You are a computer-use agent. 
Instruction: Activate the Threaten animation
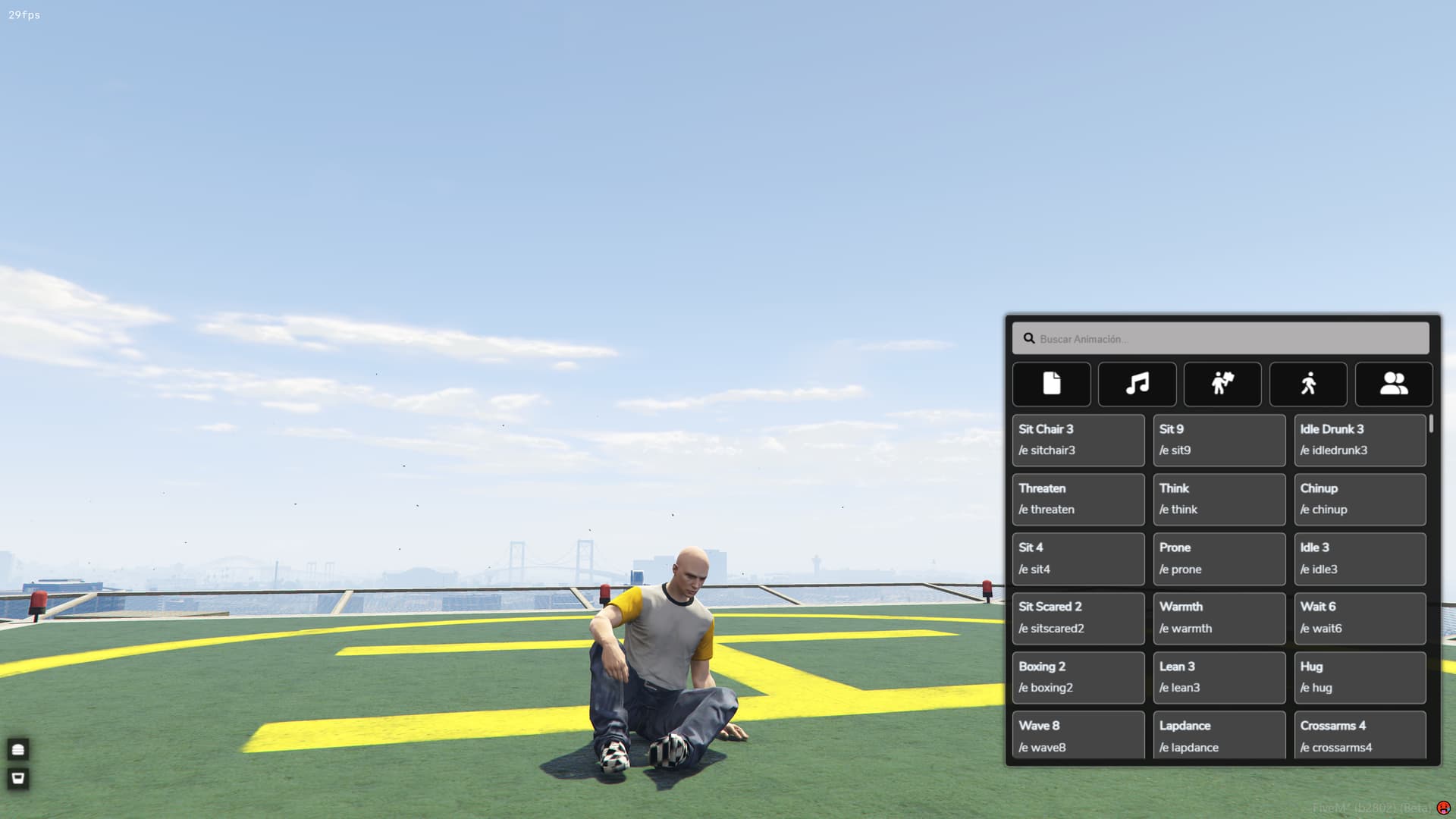point(1078,499)
